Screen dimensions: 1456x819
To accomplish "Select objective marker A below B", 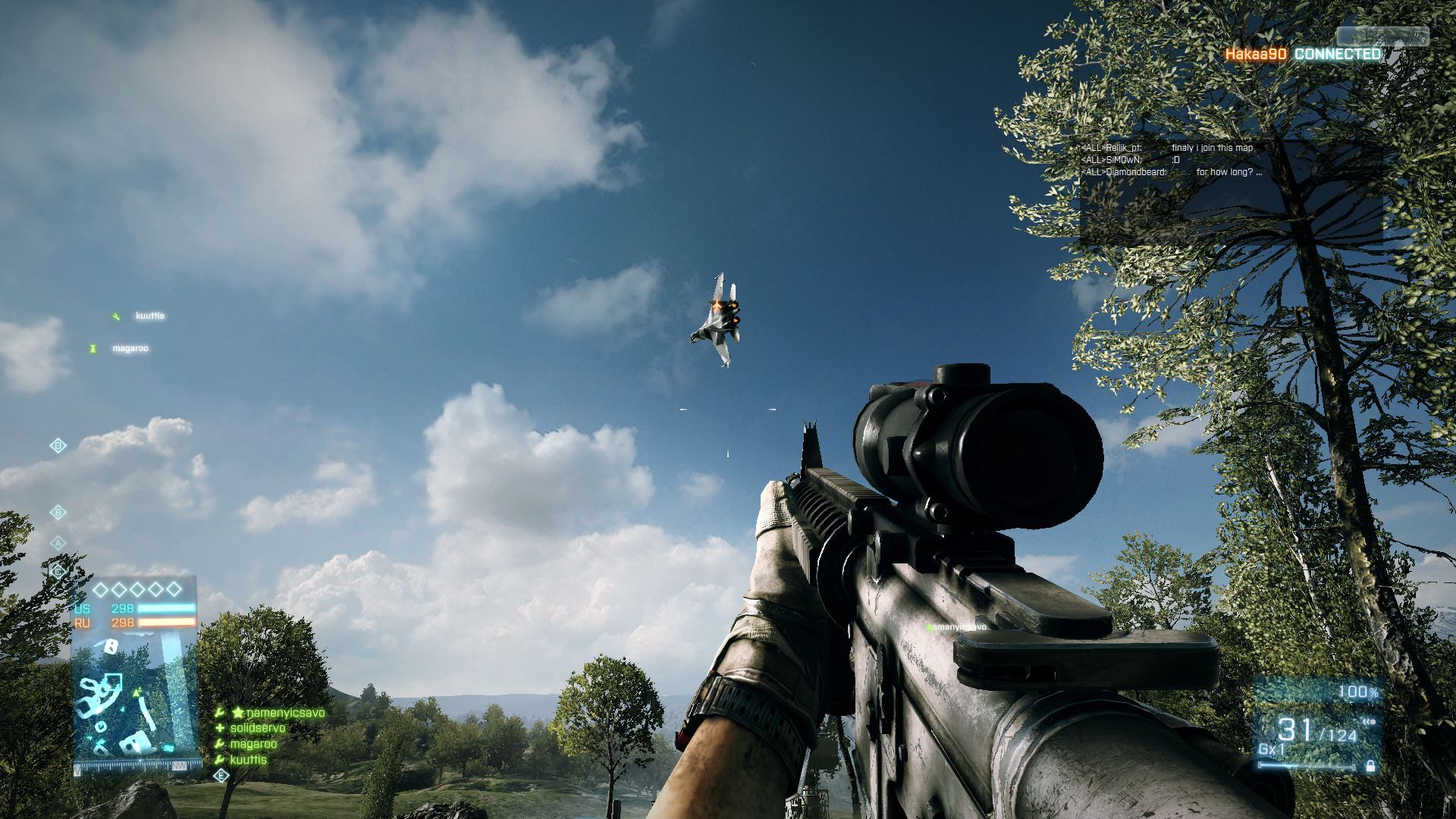I will (58, 544).
